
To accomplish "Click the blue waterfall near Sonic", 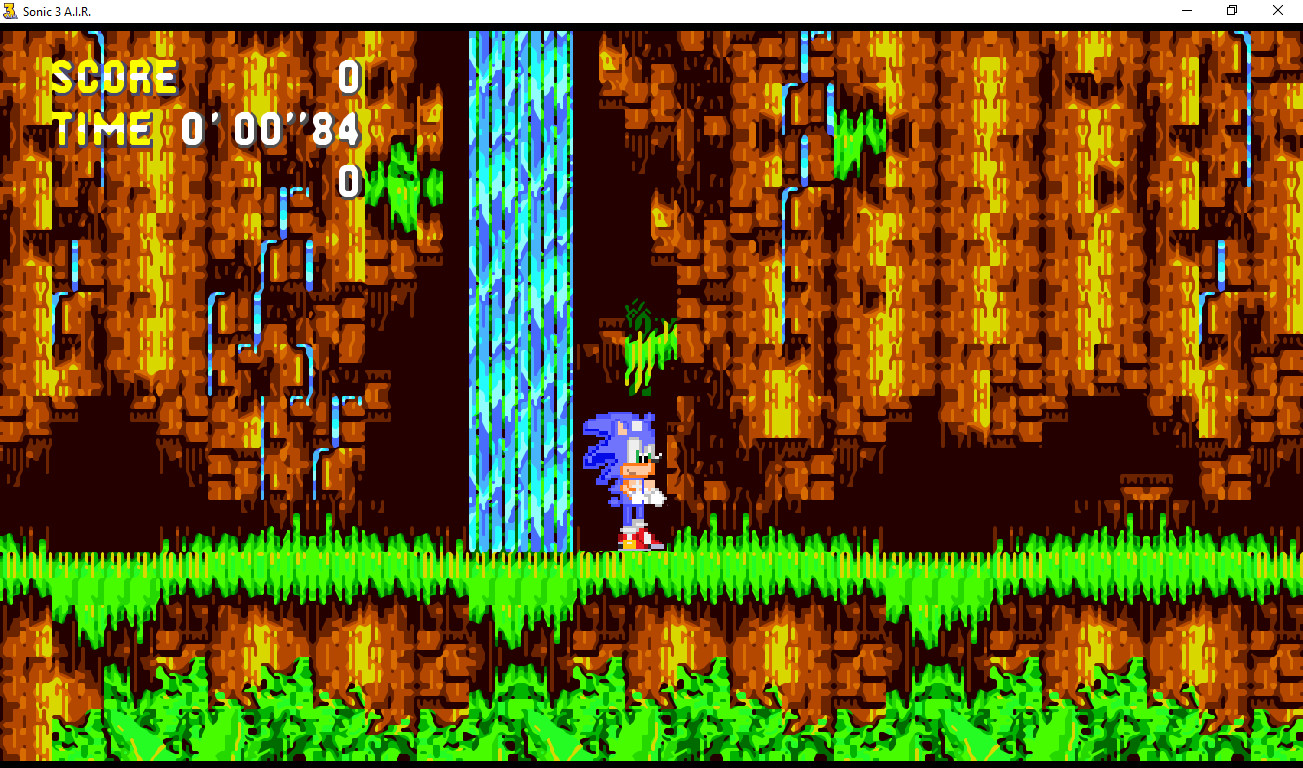I will click(520, 300).
